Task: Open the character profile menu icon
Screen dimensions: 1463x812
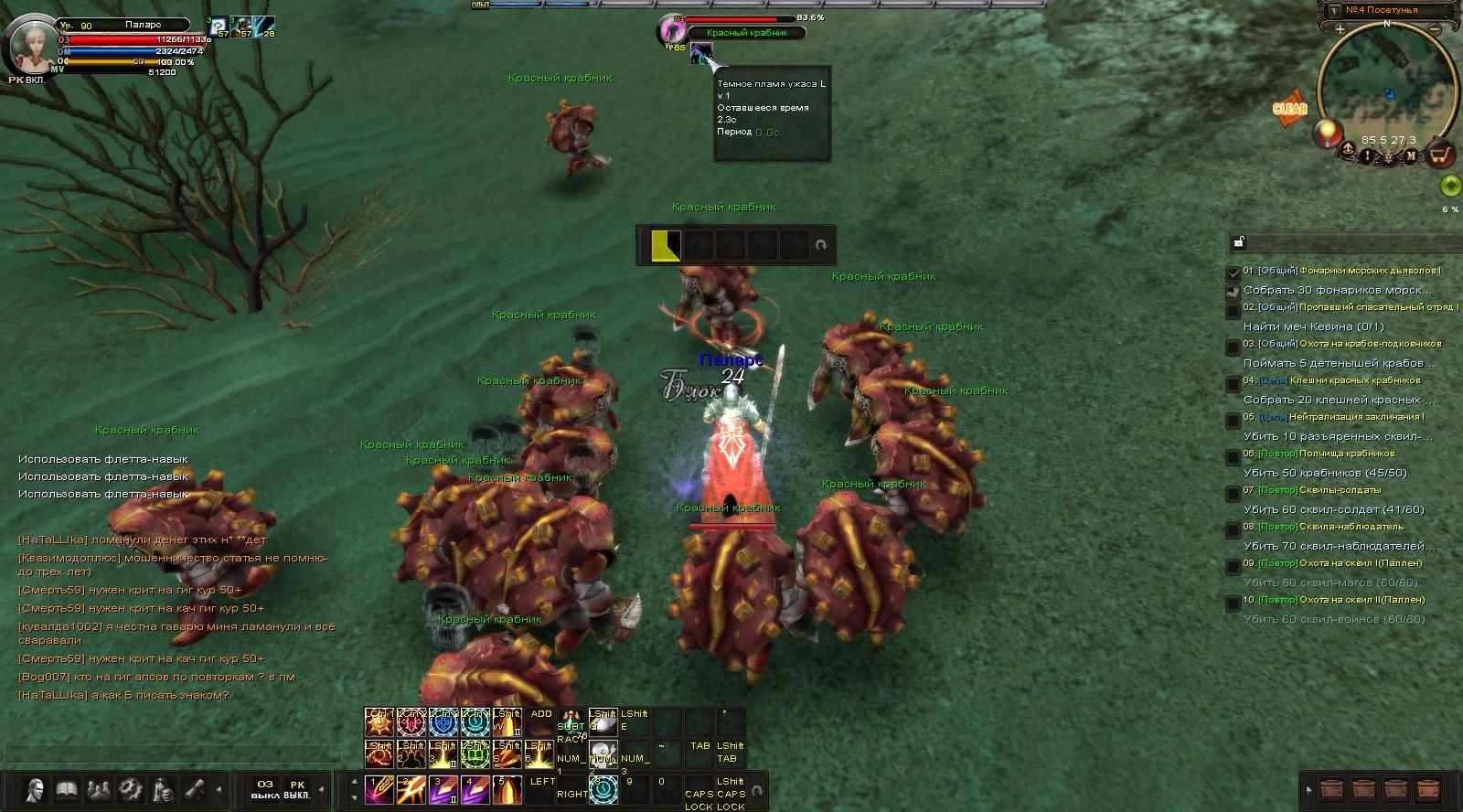Action: pyautogui.click(x=36, y=789)
